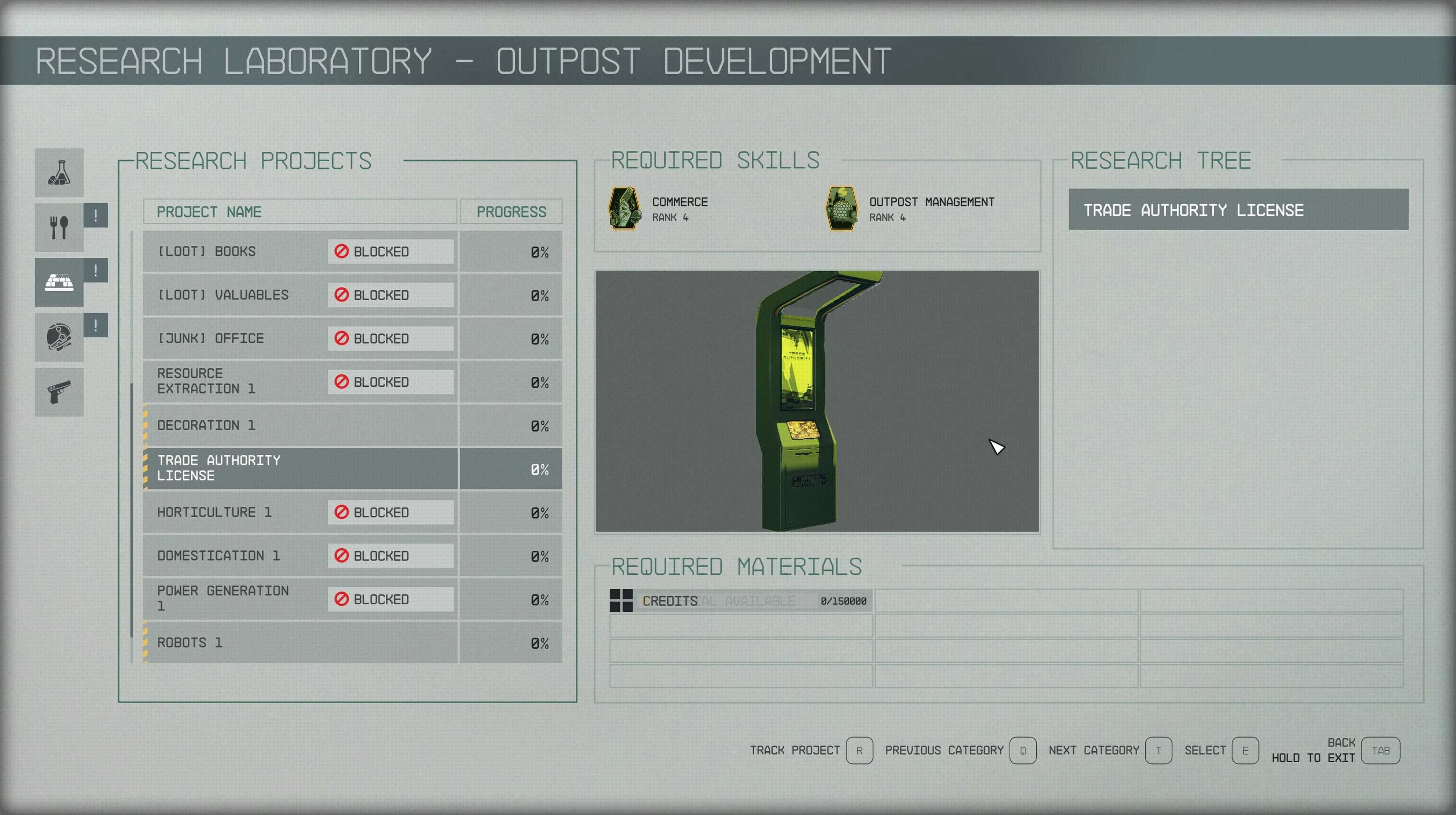Click the Commerce required skill icon
The width and height of the screenshot is (1456, 815).
[x=624, y=208]
